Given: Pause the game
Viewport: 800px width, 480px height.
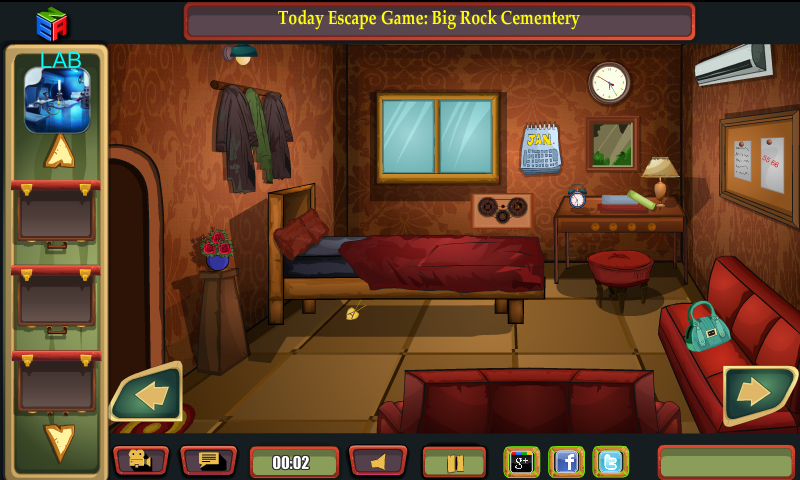Looking at the screenshot, I should coord(454,462).
